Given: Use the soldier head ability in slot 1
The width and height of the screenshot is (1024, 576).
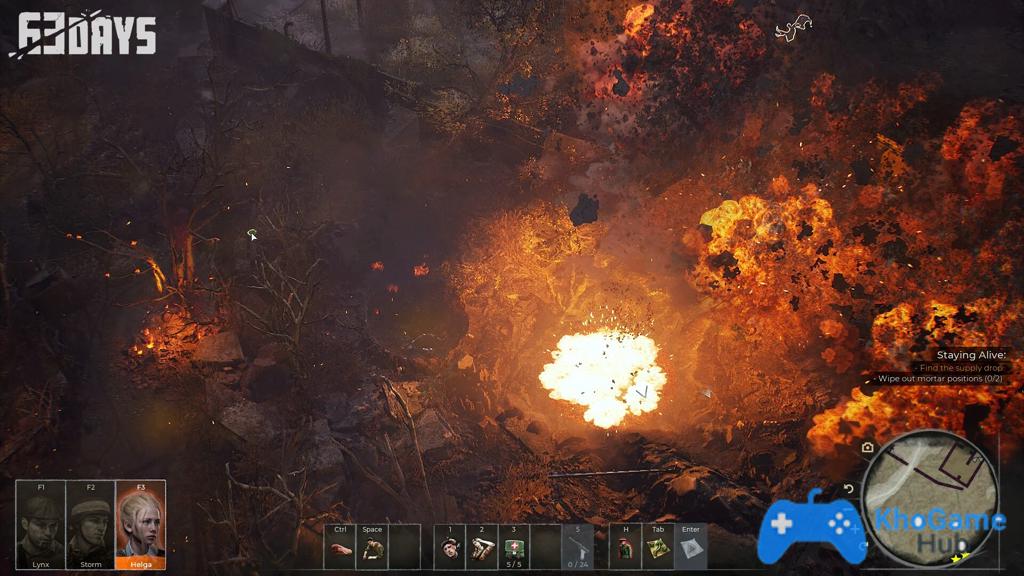Looking at the screenshot, I should tap(450, 548).
